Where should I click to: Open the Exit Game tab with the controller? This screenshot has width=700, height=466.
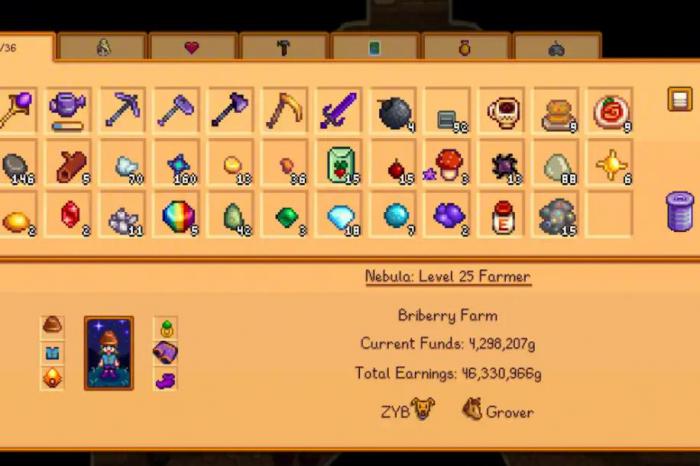[x=556, y=47]
